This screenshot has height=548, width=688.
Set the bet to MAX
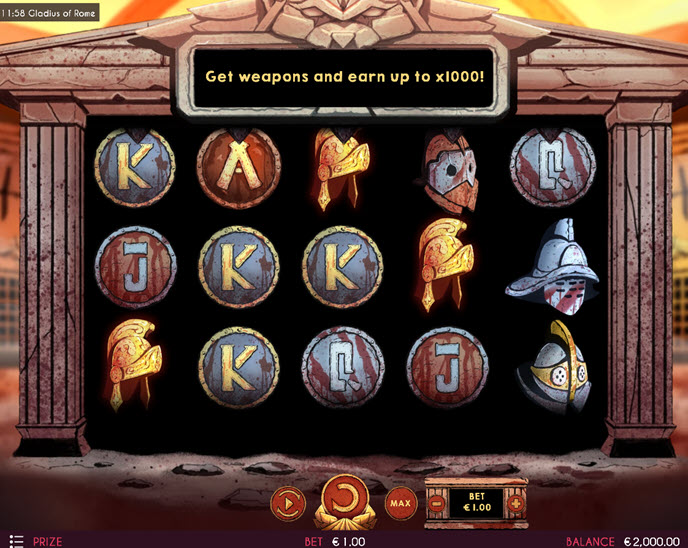400,501
